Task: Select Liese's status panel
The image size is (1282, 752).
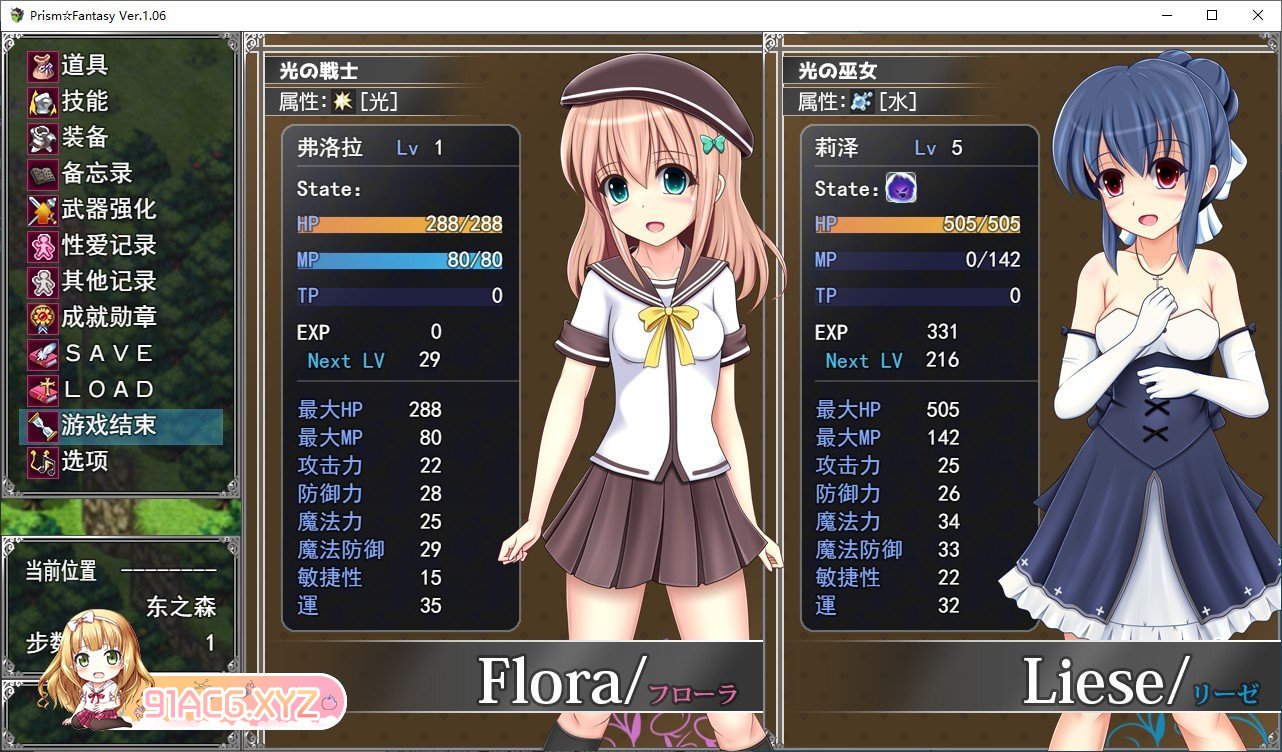Action: 918,378
